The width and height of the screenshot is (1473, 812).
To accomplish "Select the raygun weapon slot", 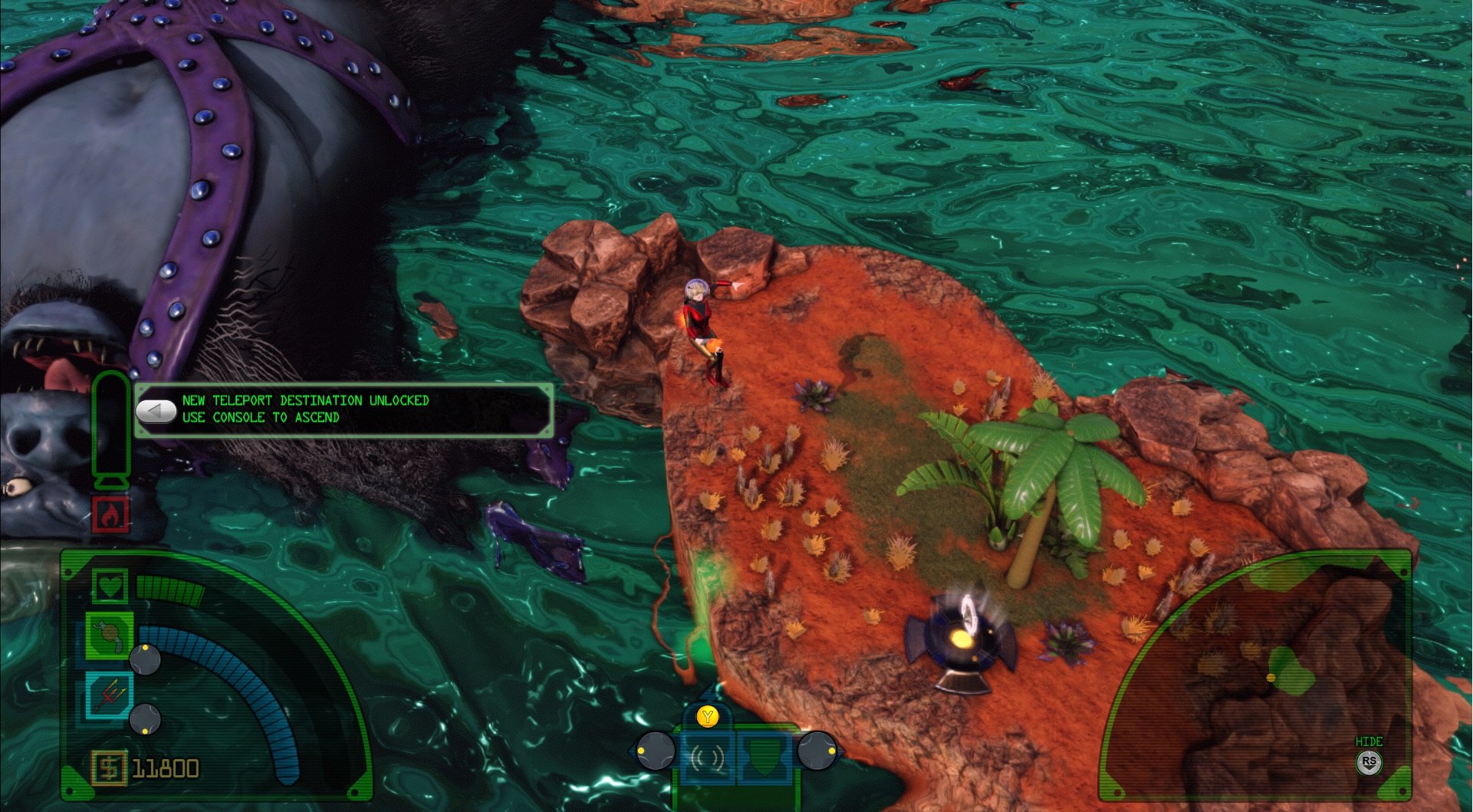I will [x=110, y=636].
